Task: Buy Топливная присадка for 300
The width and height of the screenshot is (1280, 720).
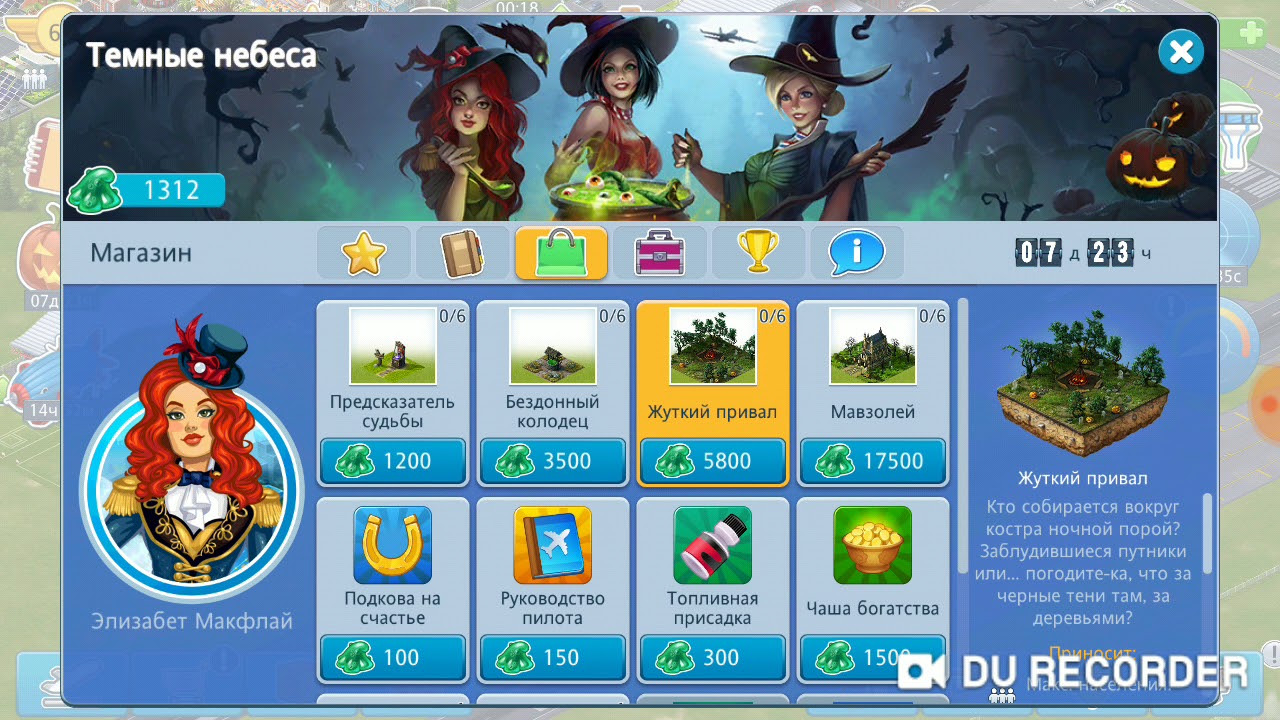Action: click(x=712, y=657)
